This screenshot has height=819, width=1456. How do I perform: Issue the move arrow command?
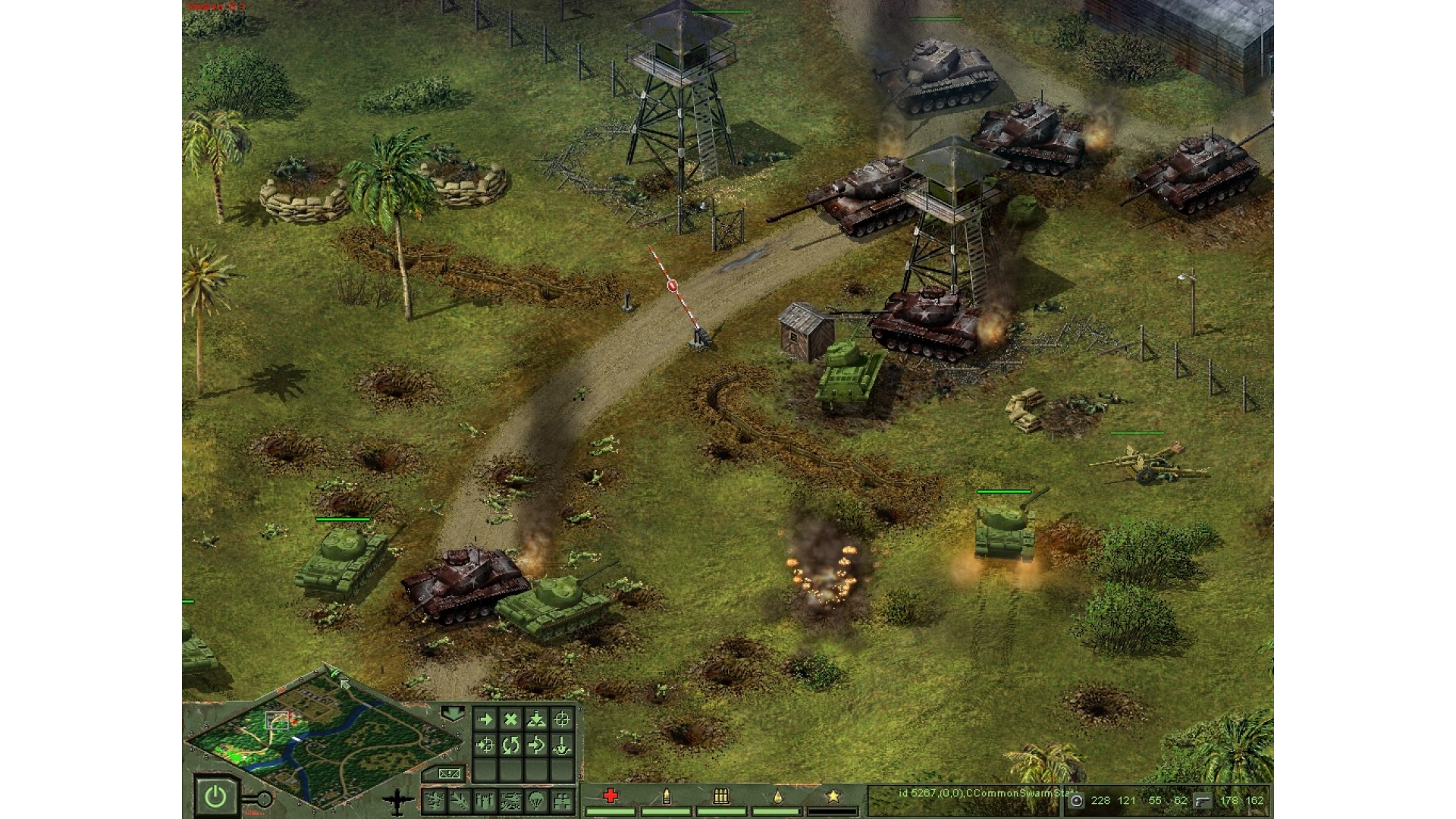[x=485, y=720]
